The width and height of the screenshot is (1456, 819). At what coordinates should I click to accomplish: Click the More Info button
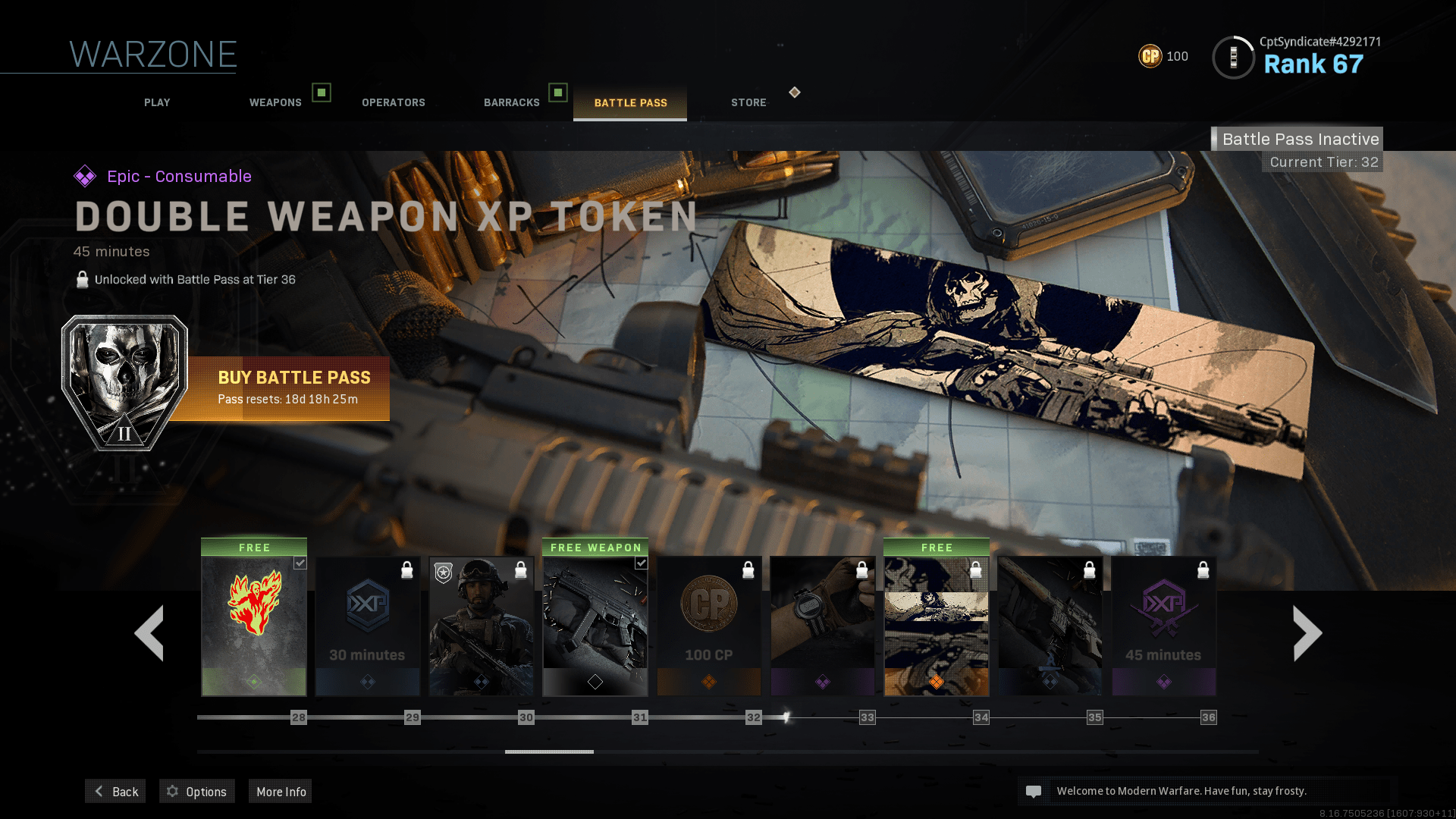click(x=281, y=791)
